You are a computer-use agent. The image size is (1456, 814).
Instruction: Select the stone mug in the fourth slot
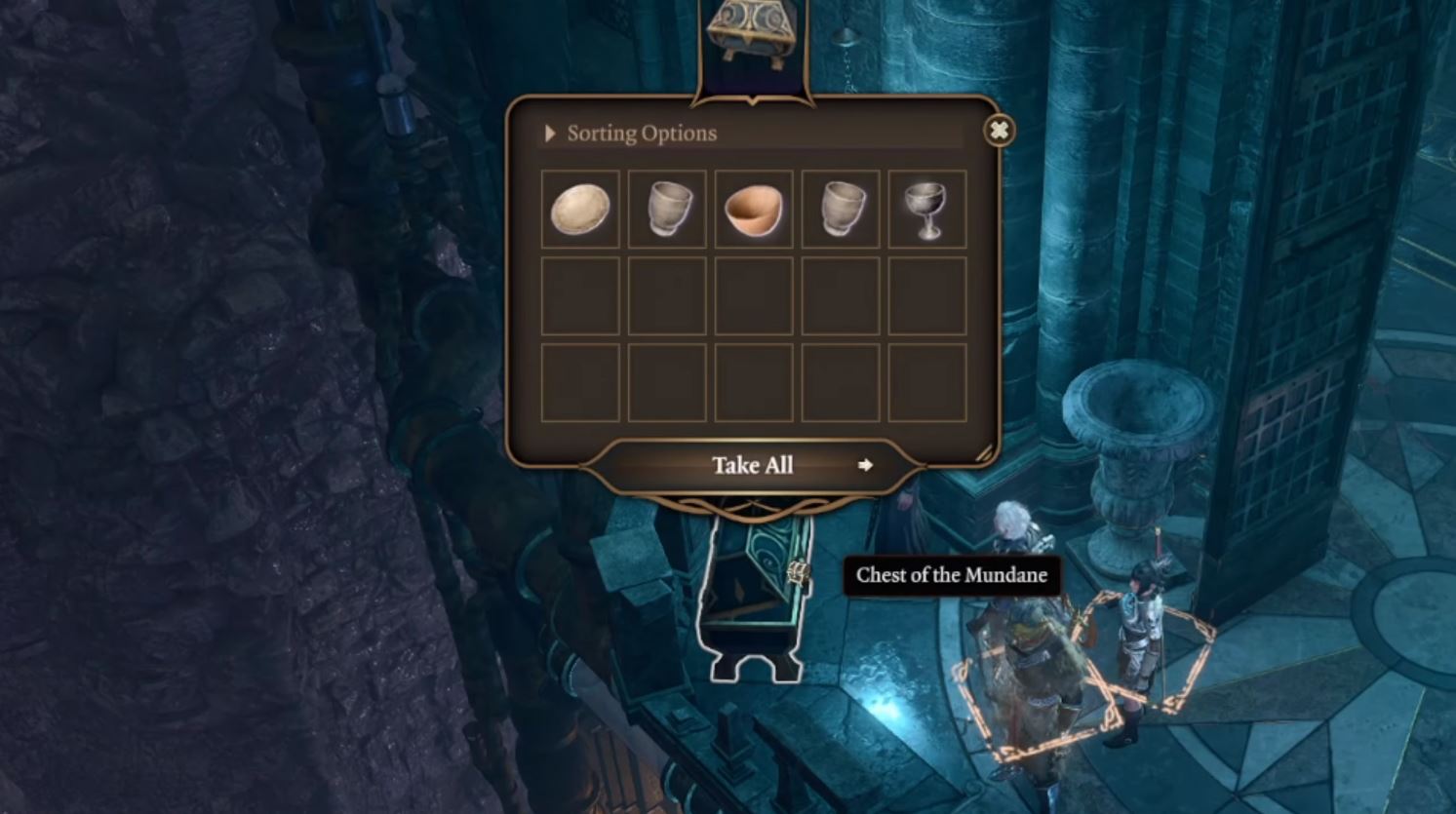841,208
